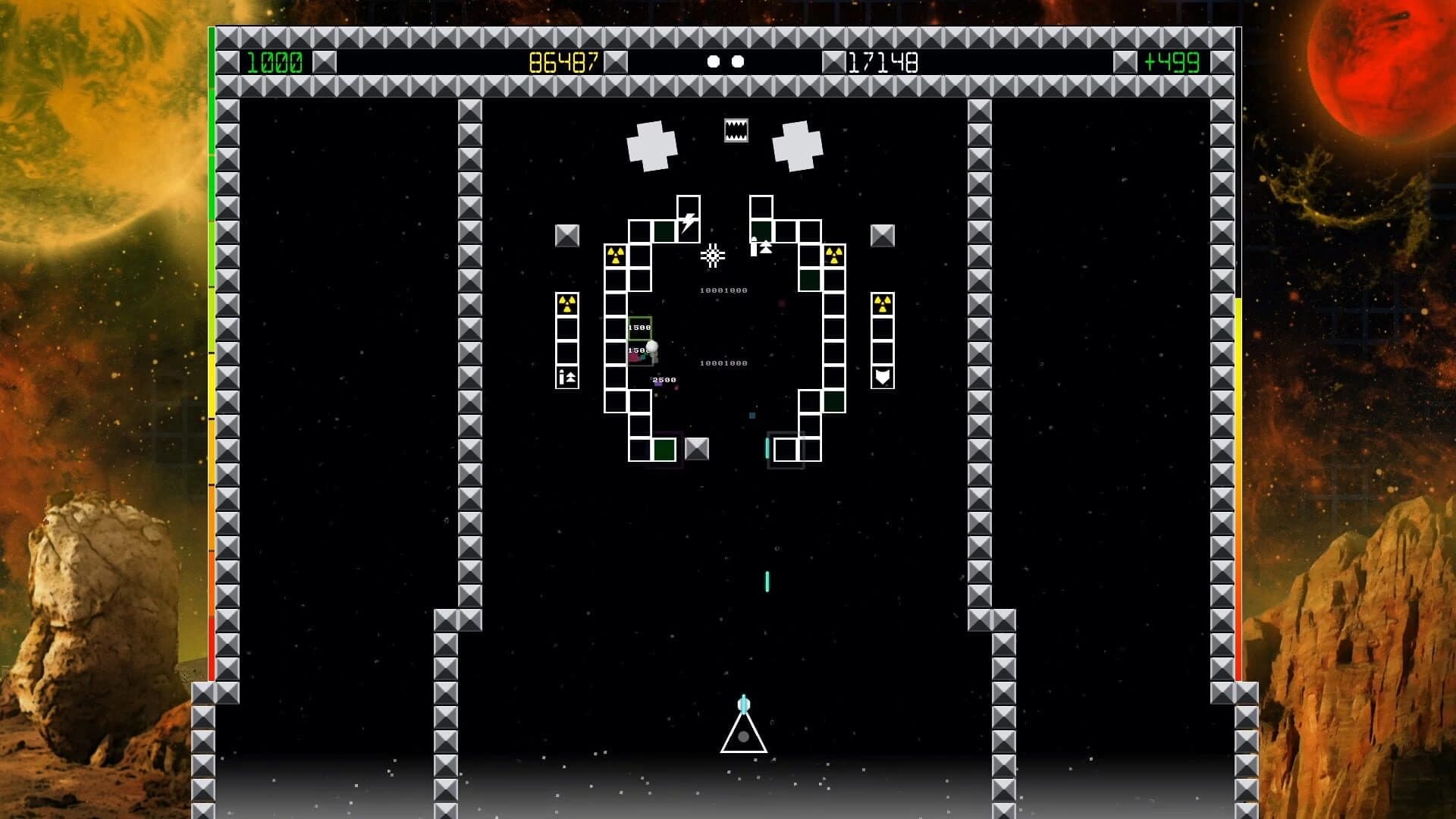Select the shield power-up brick on the right

click(x=882, y=377)
